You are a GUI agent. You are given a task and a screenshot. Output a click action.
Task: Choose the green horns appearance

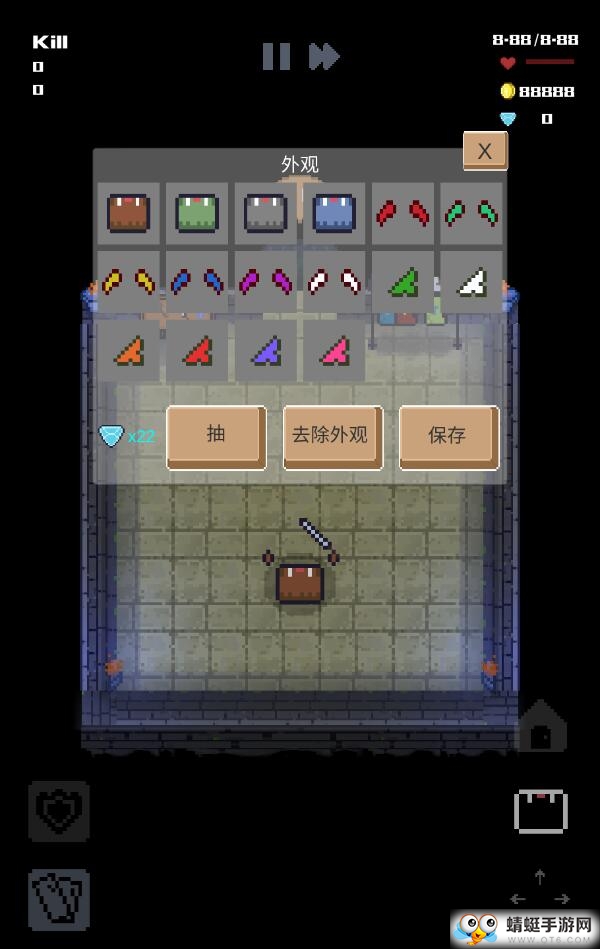(471, 214)
